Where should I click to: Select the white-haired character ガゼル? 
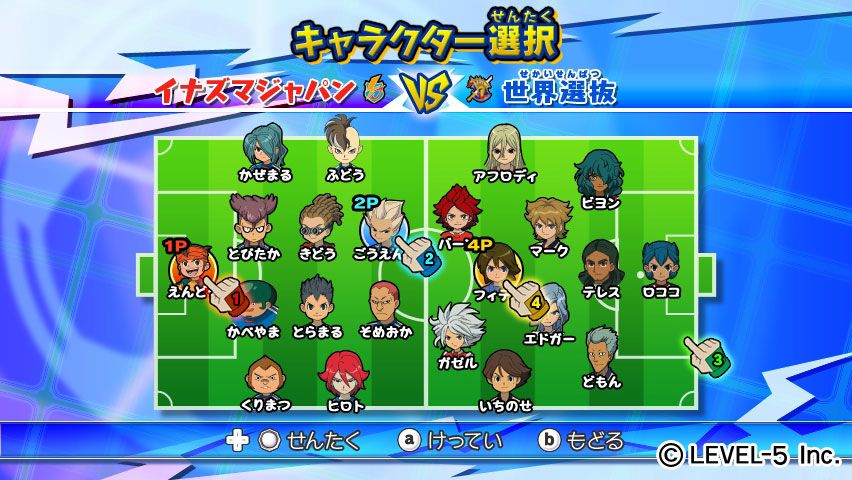coord(457,330)
